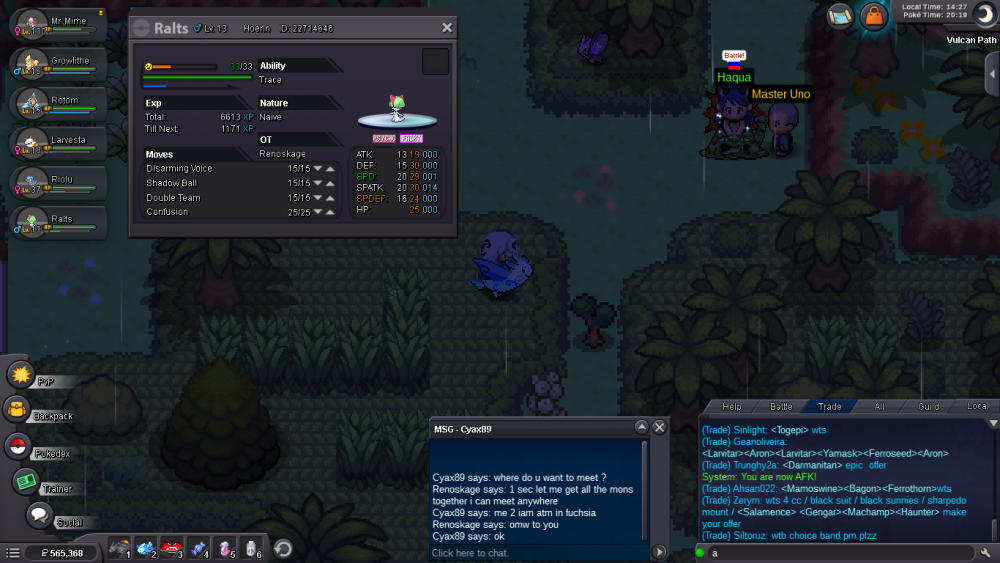
Task: Open the wrench settings icon
Action: click(x=986, y=552)
